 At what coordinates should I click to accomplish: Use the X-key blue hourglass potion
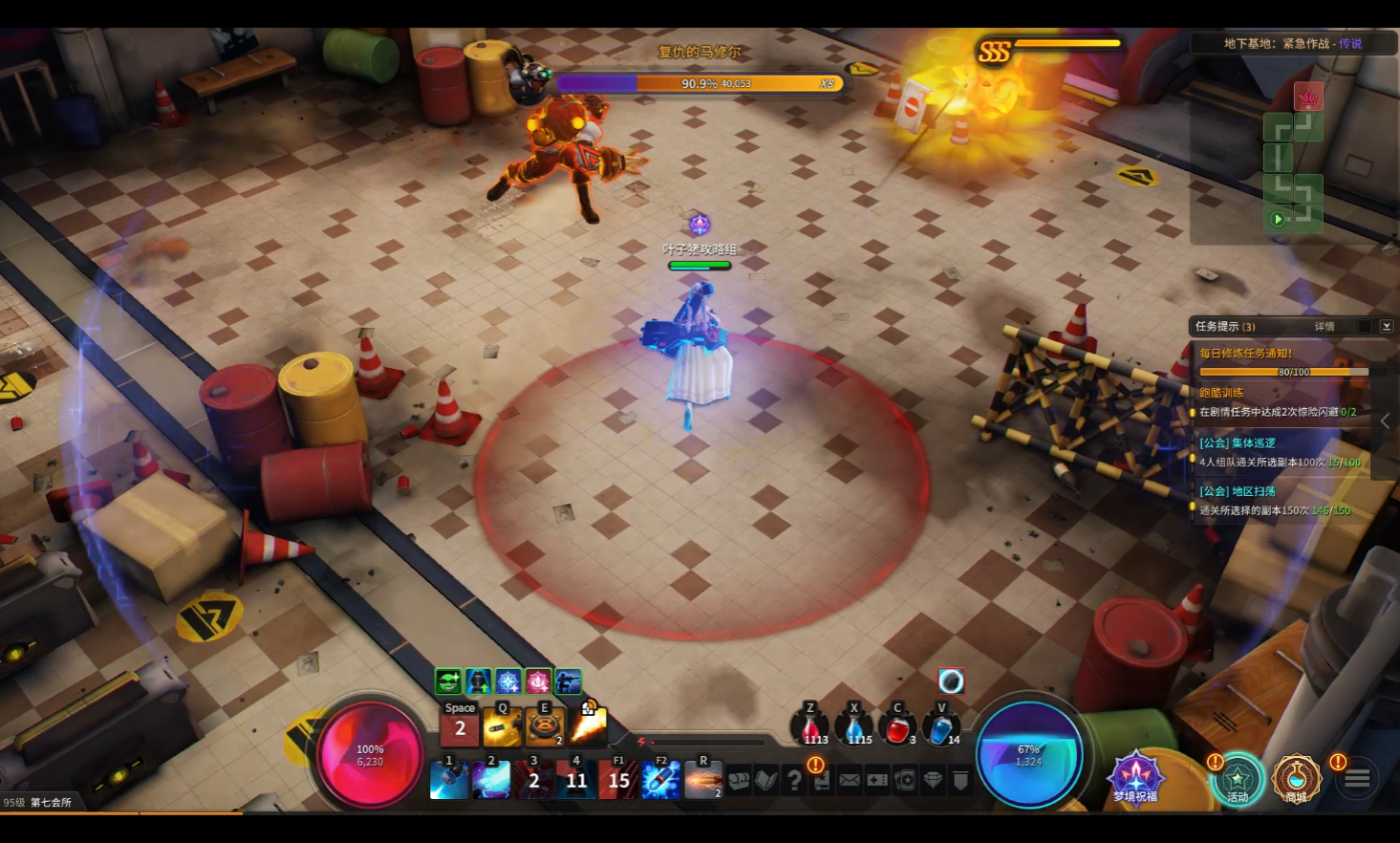point(854,728)
